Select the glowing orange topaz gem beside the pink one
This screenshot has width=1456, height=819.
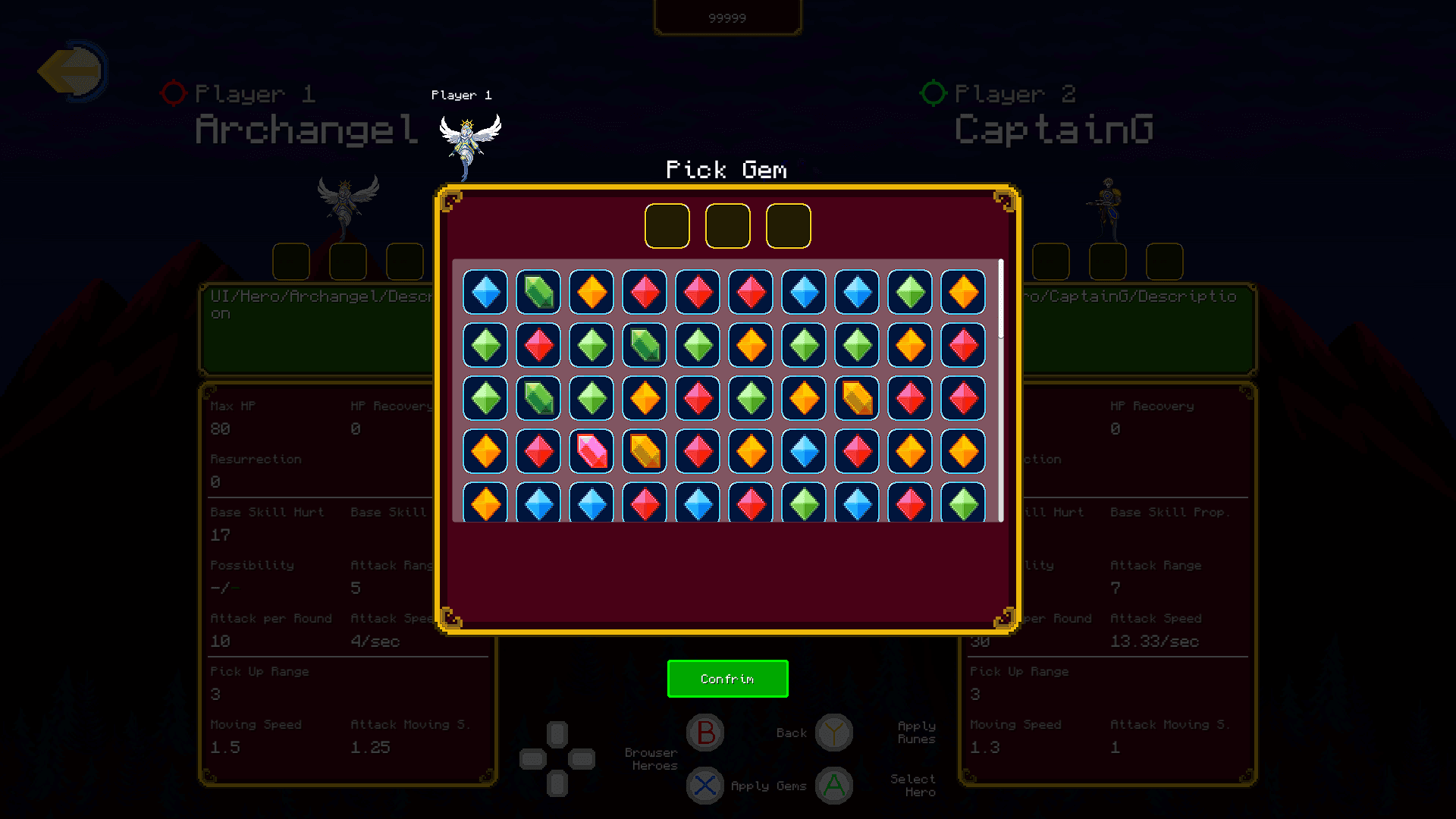click(644, 451)
